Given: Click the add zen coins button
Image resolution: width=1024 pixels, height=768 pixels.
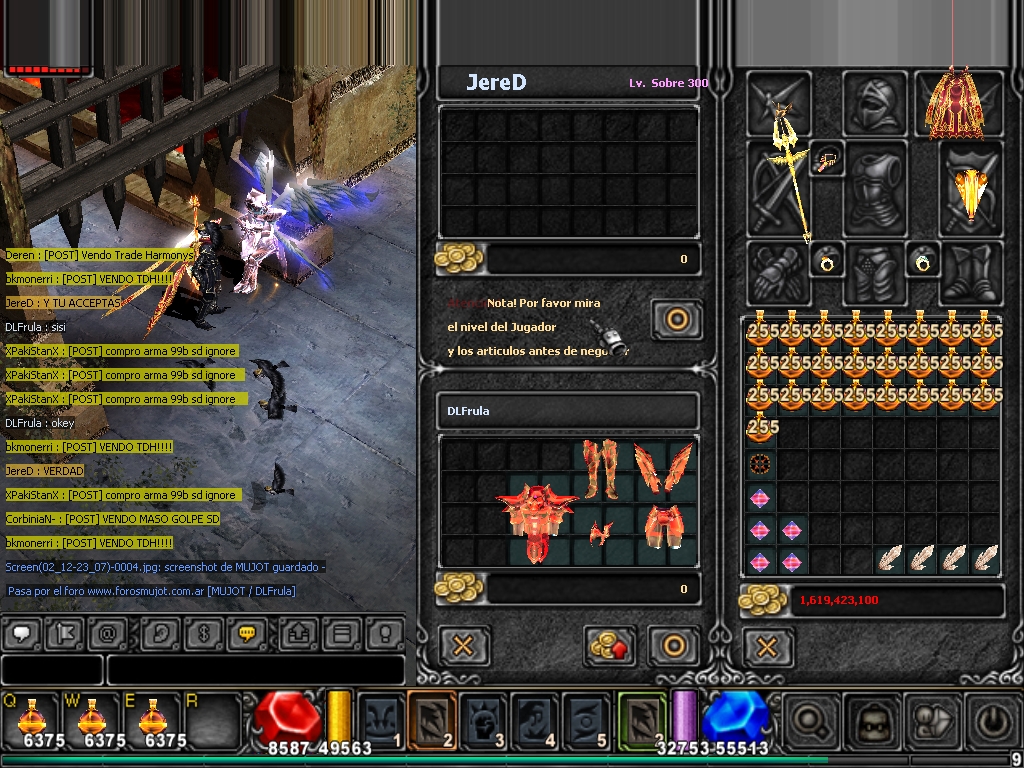Looking at the screenshot, I should (x=611, y=646).
